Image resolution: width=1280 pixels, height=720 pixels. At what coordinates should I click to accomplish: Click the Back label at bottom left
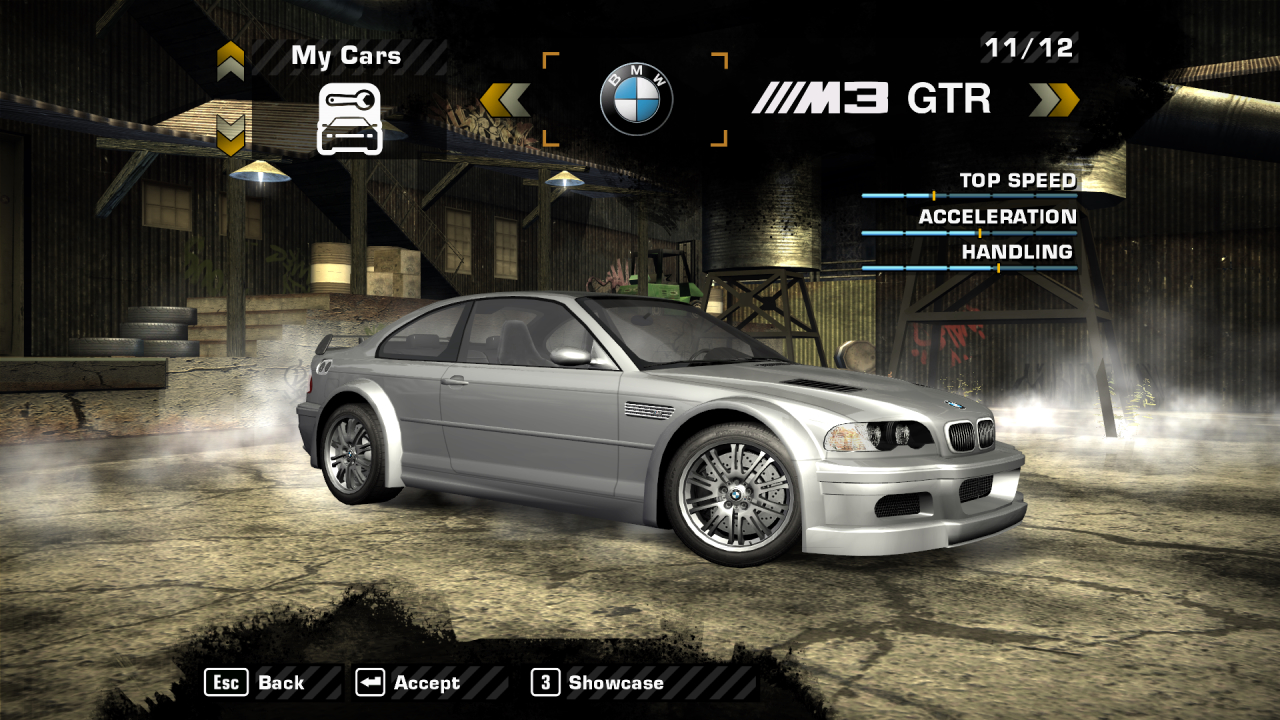point(282,683)
